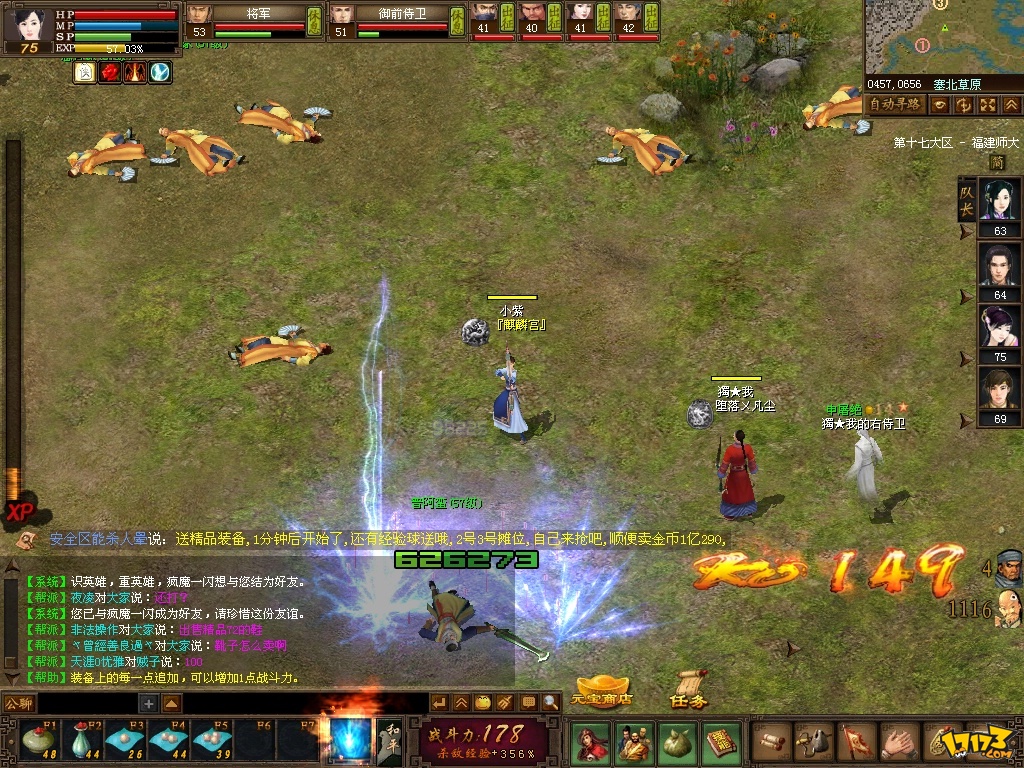
Task: Select the level 64 party member portrait
Action: click(999, 266)
